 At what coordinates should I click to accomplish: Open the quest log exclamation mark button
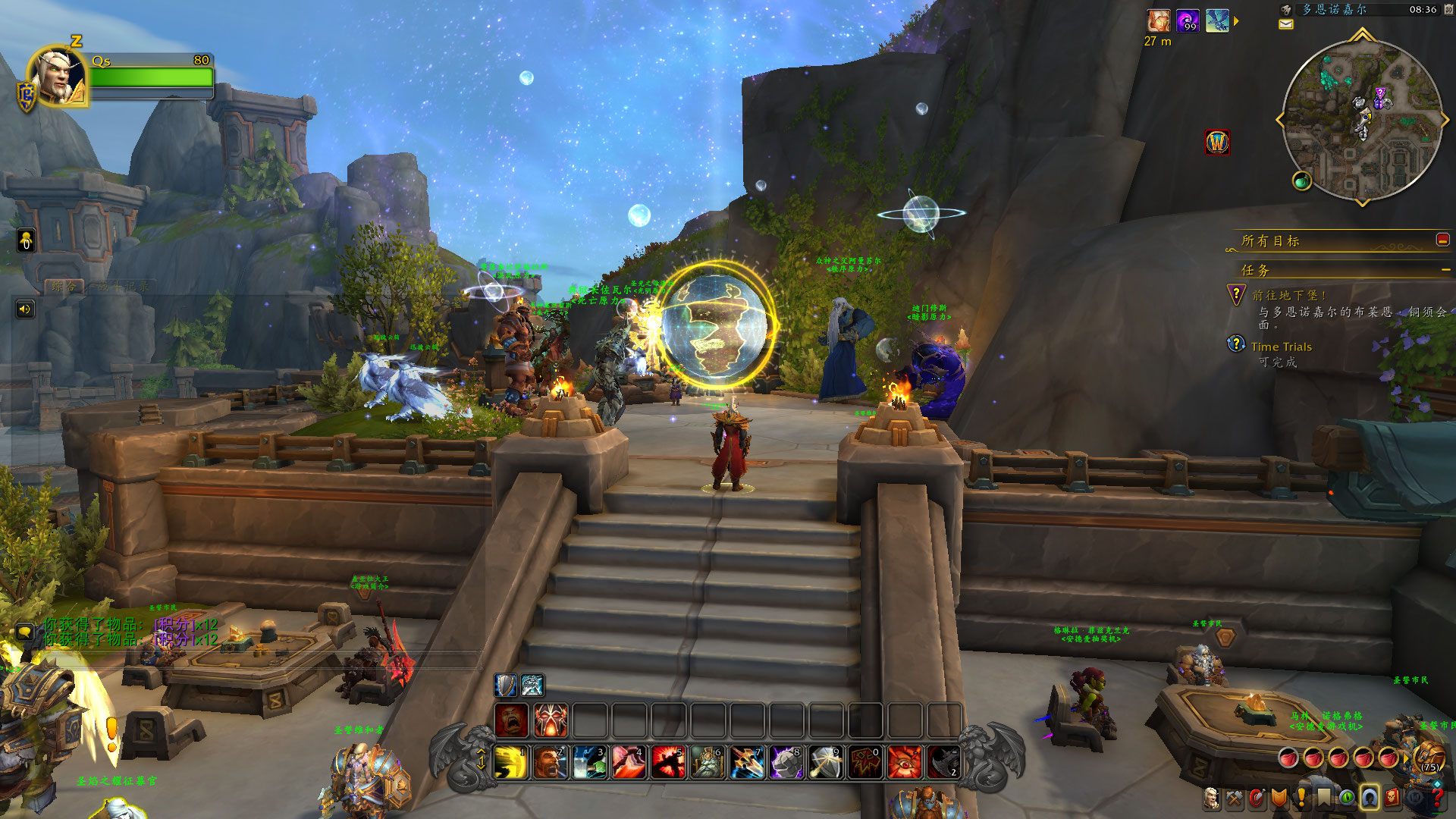(x=1301, y=798)
